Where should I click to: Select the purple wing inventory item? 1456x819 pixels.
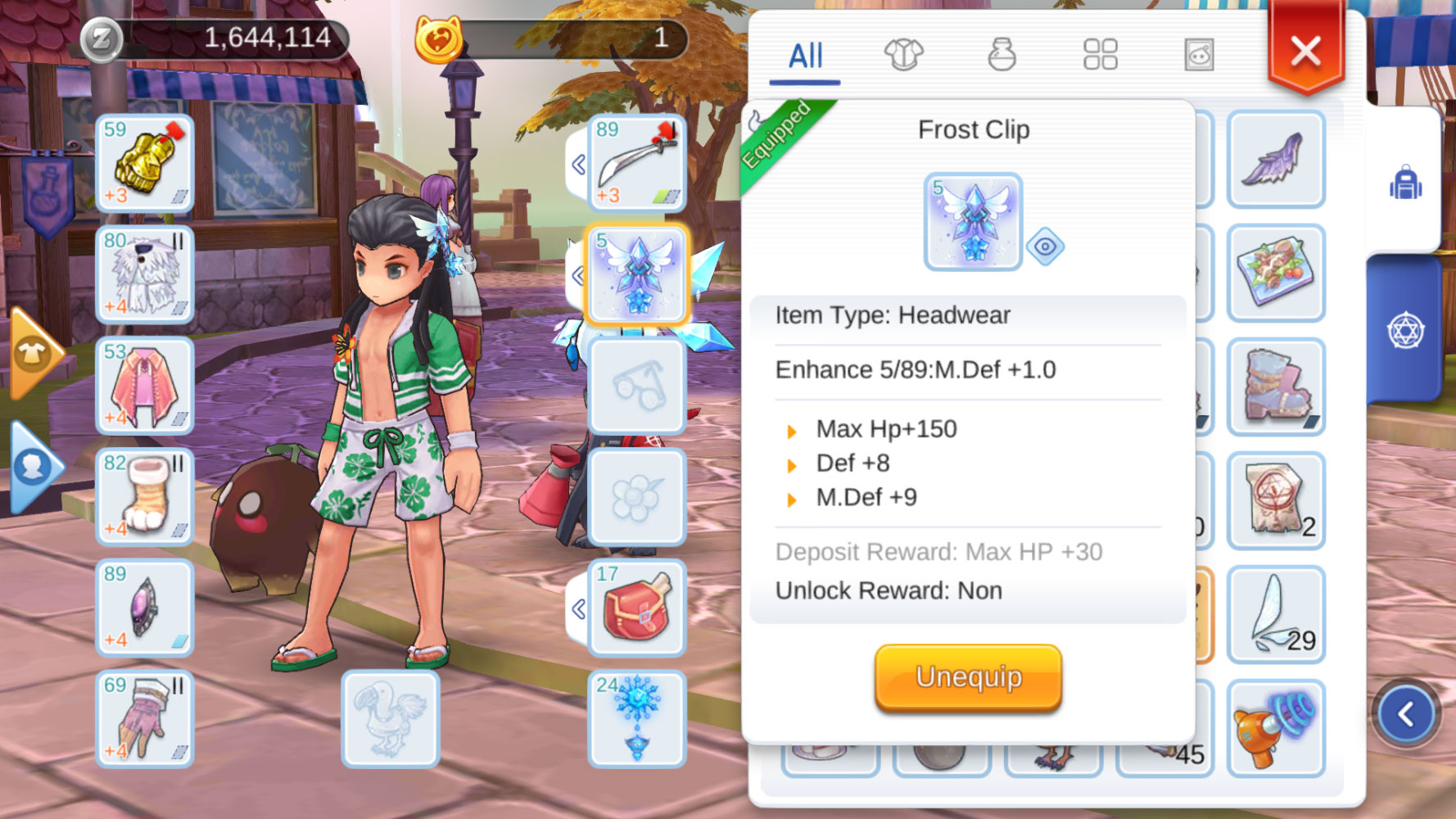(x=1276, y=160)
